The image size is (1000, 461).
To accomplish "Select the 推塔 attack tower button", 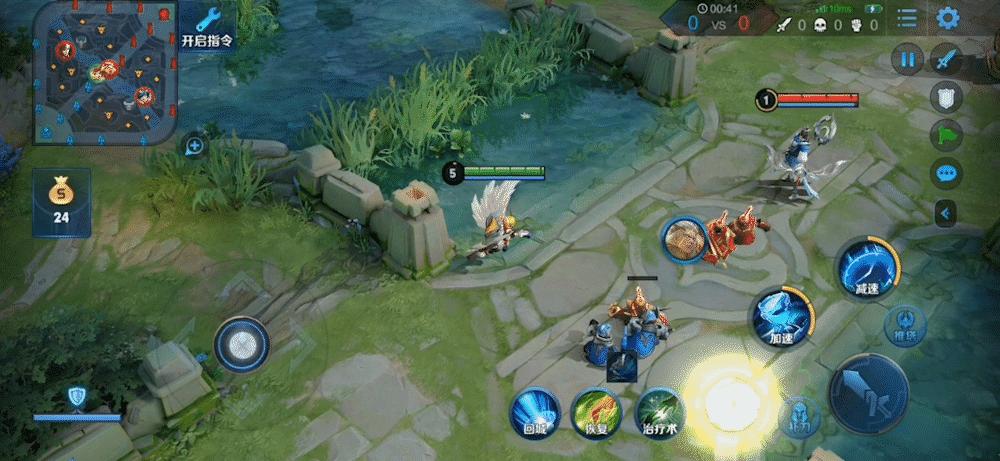I will 904,326.
